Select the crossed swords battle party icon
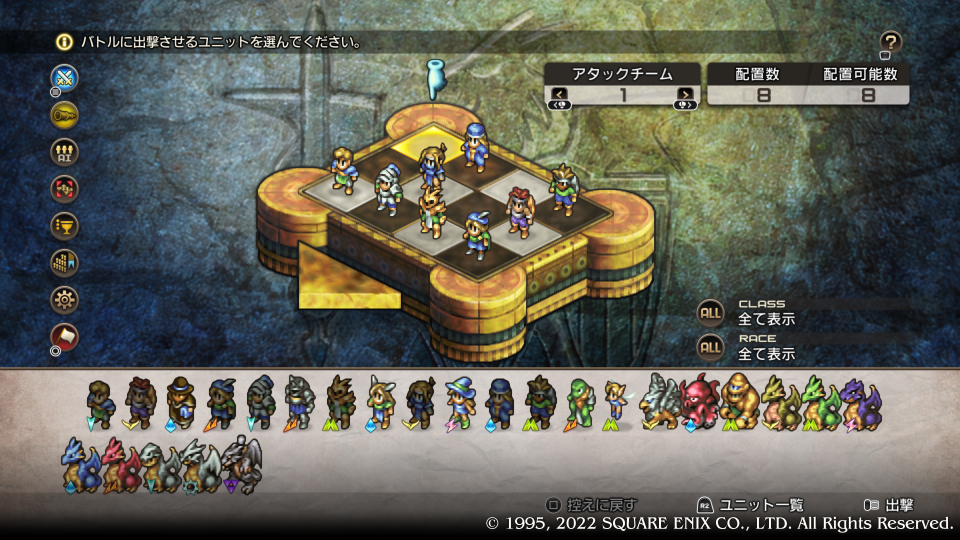The height and width of the screenshot is (540, 960). pos(65,78)
